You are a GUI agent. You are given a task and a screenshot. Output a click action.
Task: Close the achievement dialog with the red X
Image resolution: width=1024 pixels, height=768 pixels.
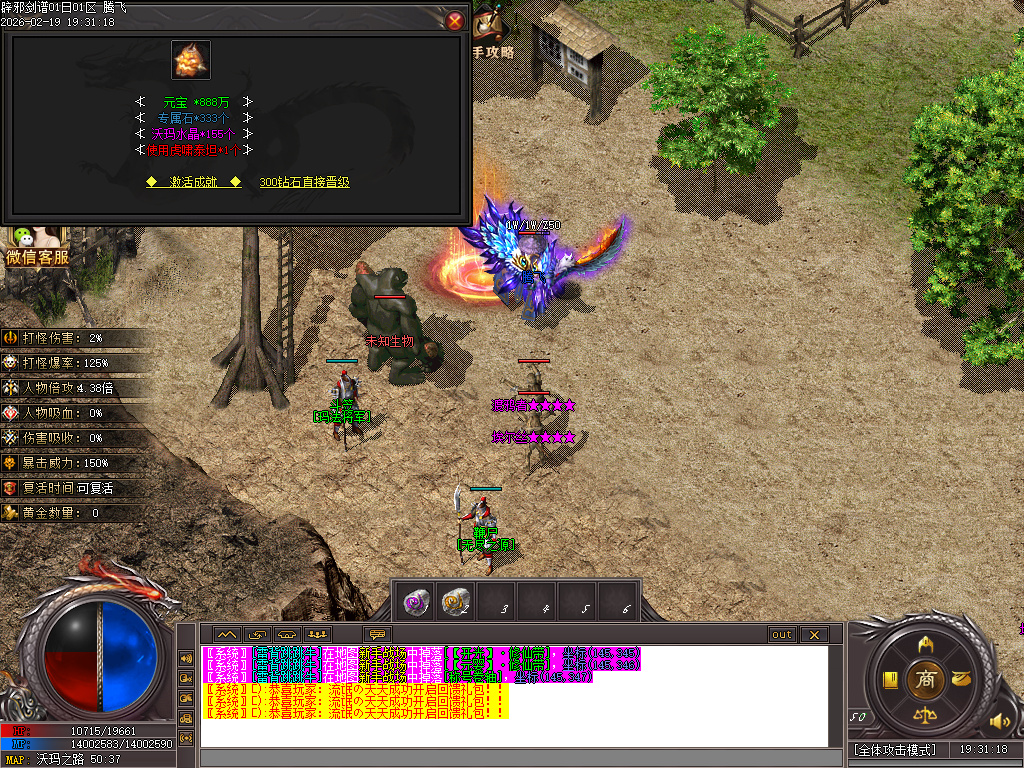point(455,21)
